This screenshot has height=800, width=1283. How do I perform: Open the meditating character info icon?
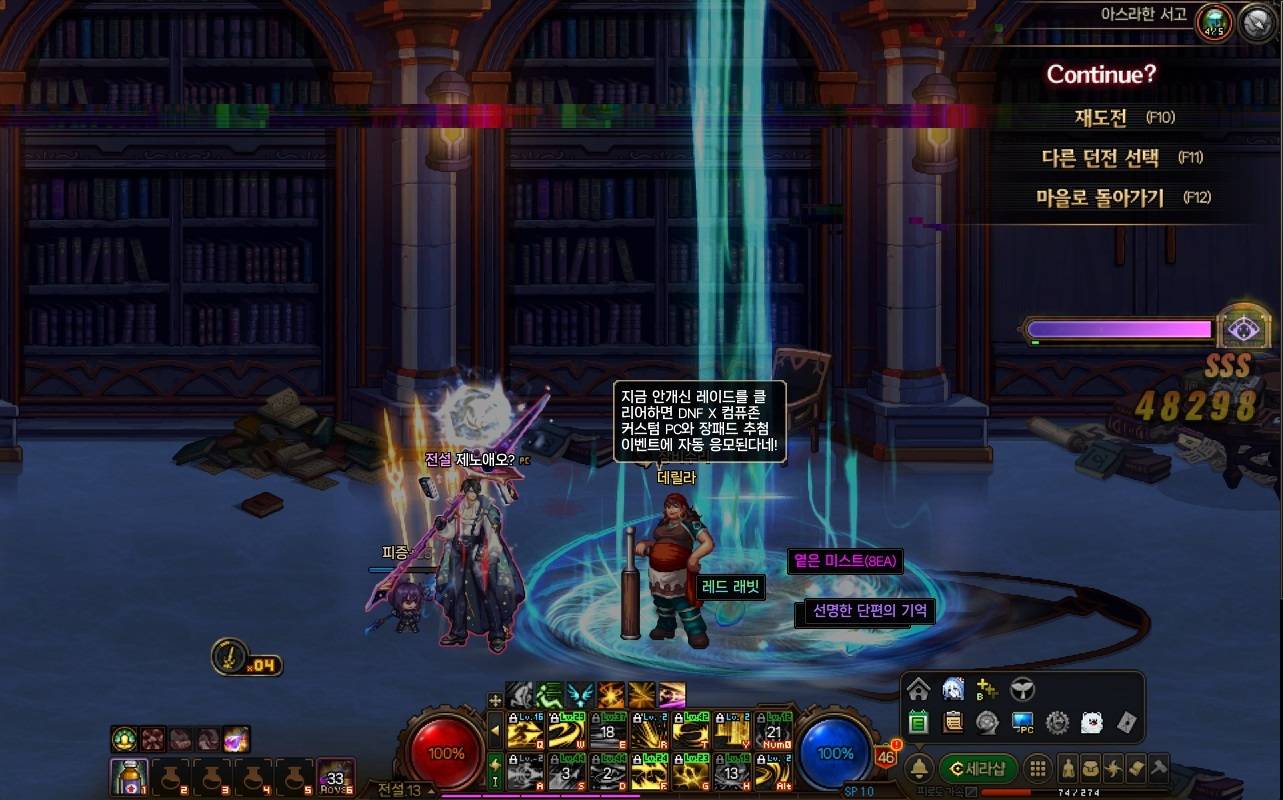tap(1068, 768)
